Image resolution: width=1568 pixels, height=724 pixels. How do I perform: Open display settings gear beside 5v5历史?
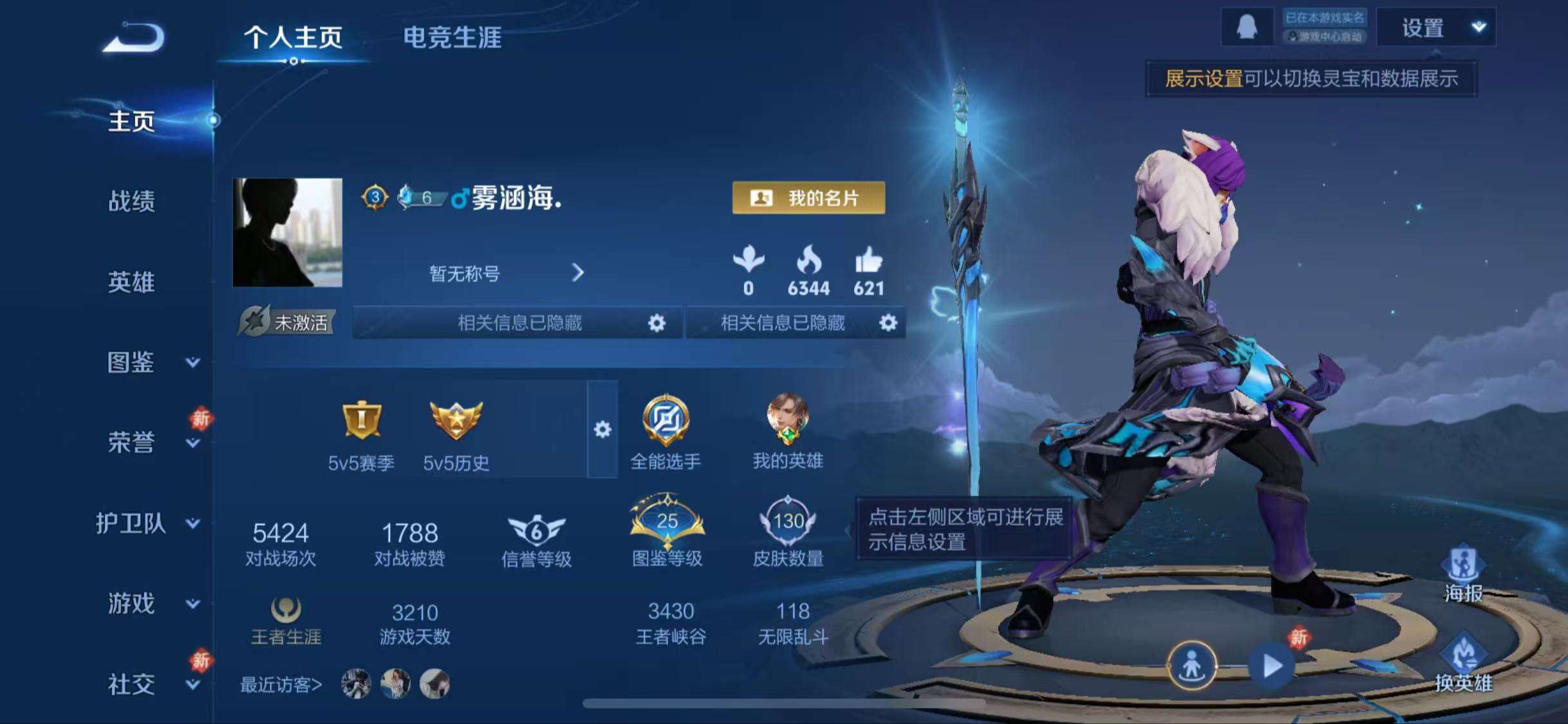tap(601, 430)
